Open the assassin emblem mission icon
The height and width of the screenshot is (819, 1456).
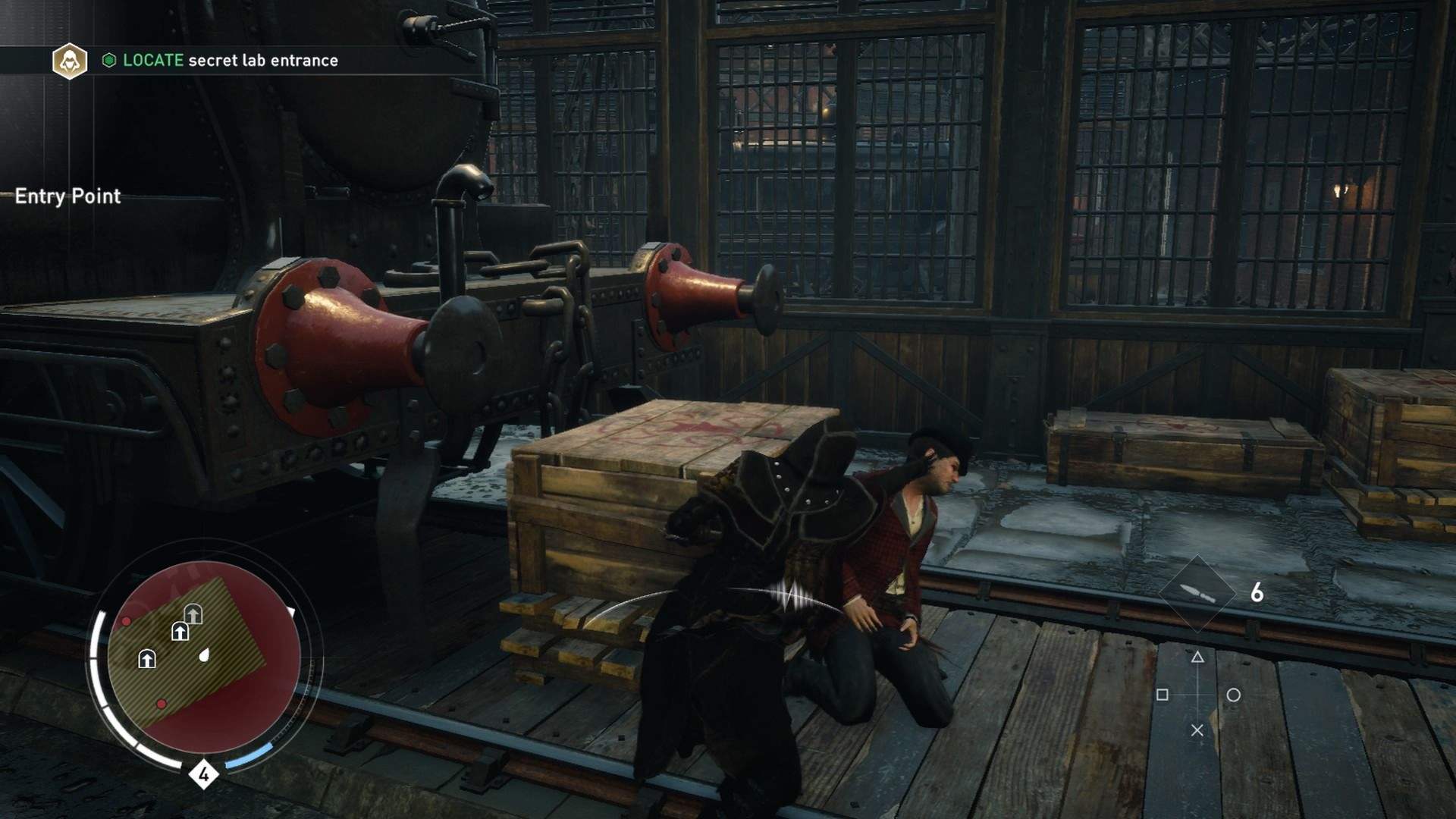coord(70,61)
